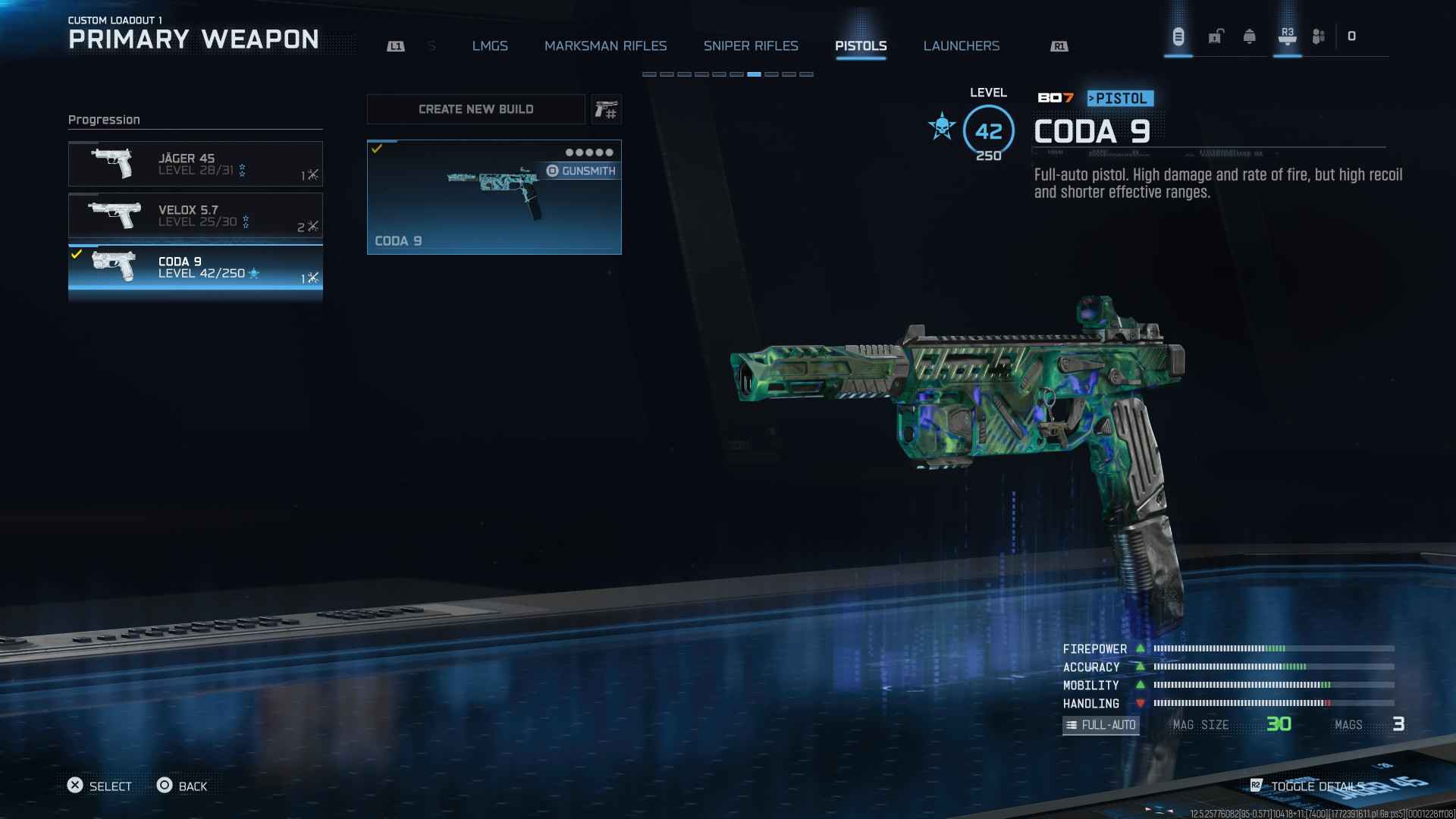This screenshot has height=819, width=1456.
Task: Confirm with the Select button
Action: [x=99, y=786]
